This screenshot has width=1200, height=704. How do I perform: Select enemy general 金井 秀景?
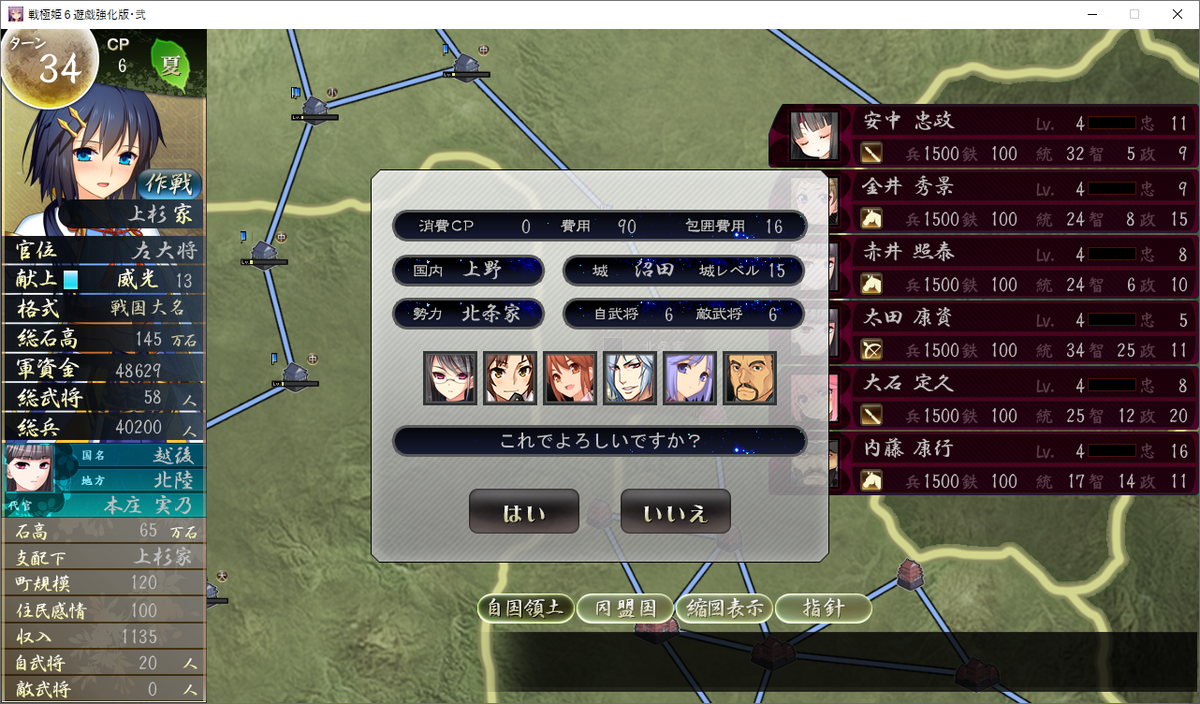pyautogui.click(x=985, y=200)
